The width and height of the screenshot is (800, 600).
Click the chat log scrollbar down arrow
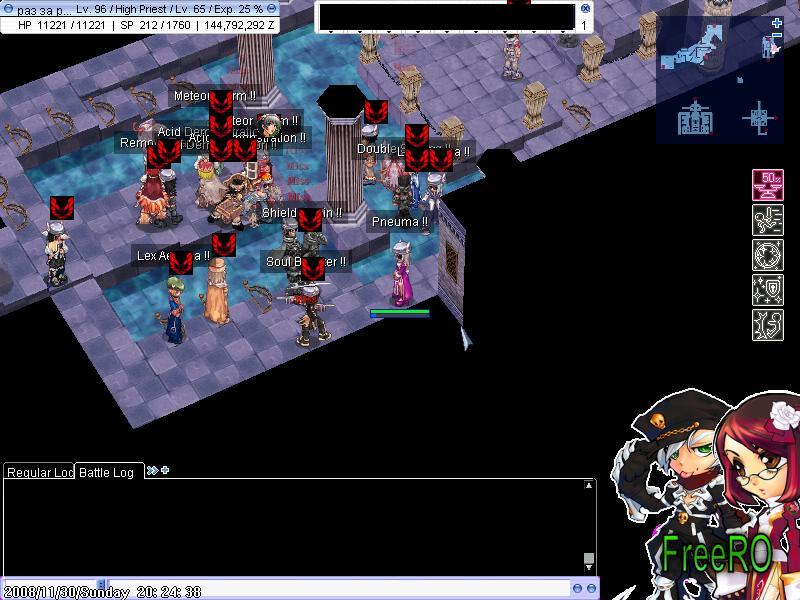(x=589, y=559)
